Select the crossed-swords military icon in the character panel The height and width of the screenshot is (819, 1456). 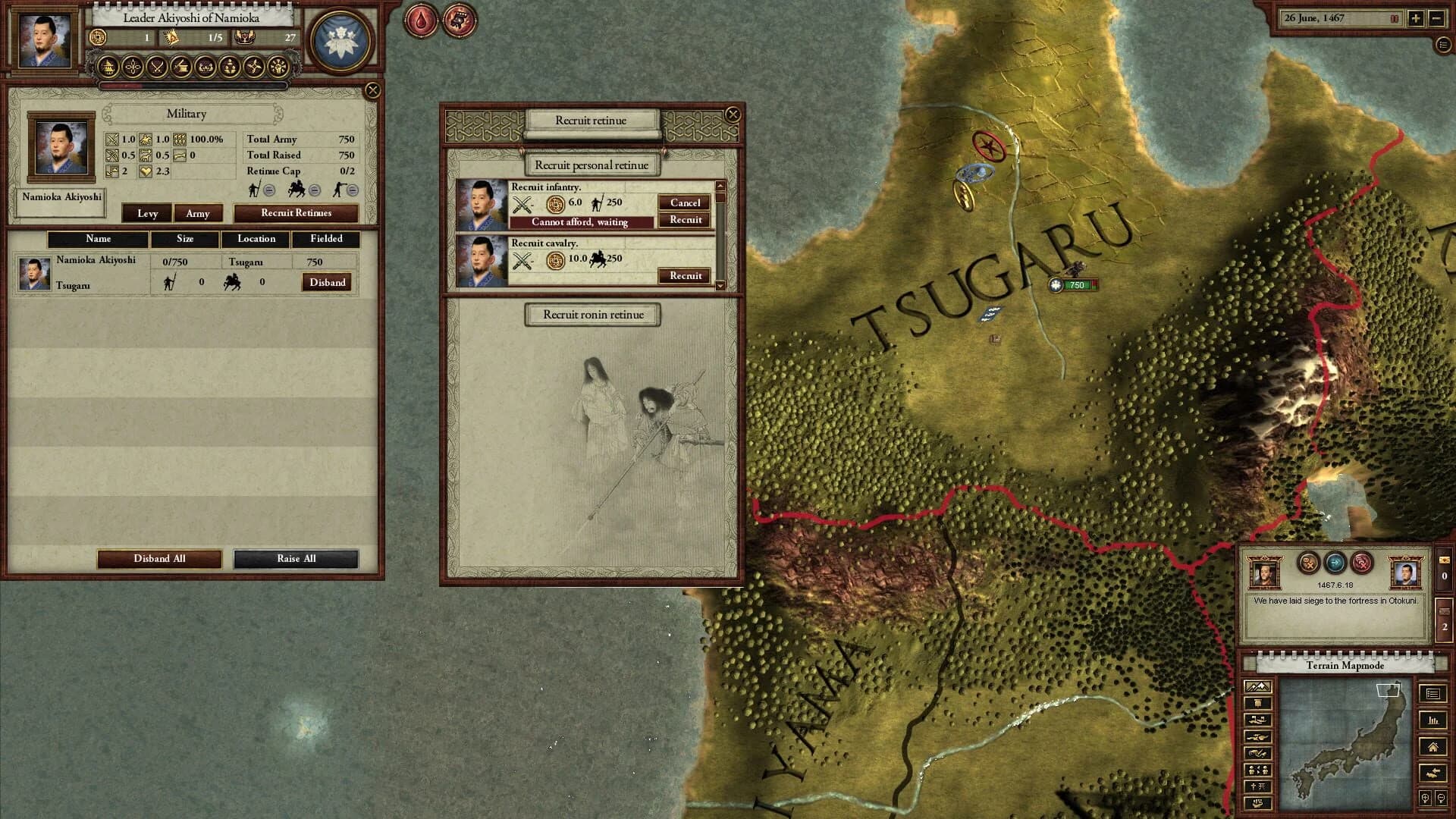pos(158,67)
